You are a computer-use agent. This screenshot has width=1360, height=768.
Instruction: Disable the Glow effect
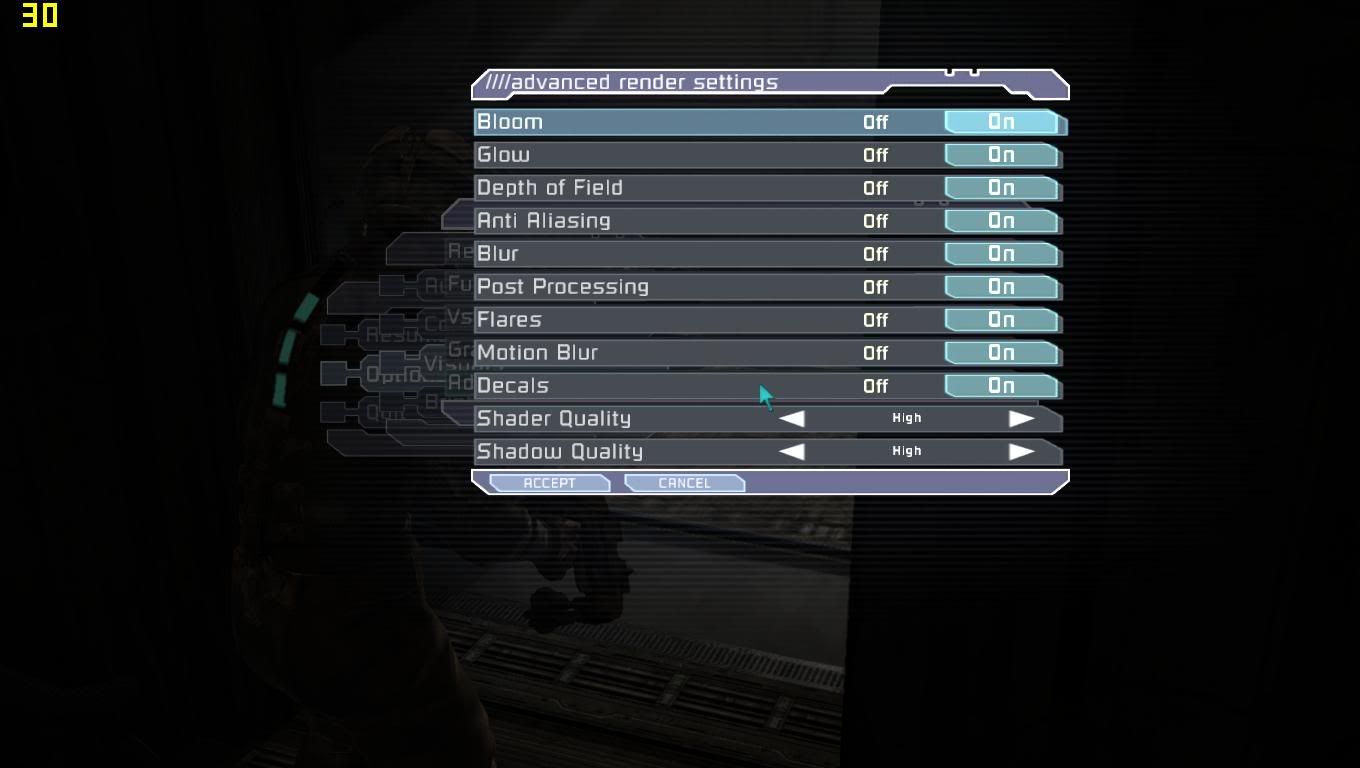pyautogui.click(x=875, y=154)
